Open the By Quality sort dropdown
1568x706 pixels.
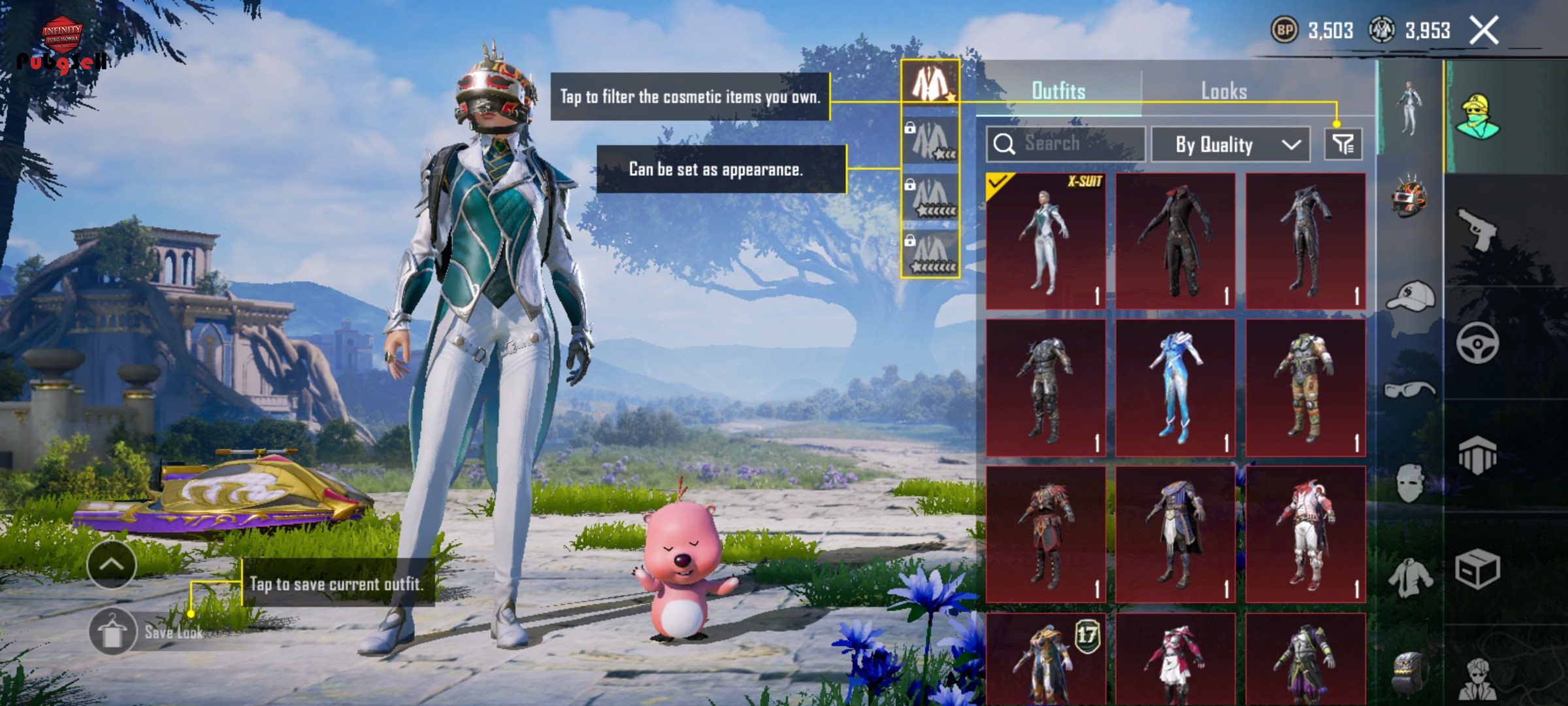[x=1230, y=144]
